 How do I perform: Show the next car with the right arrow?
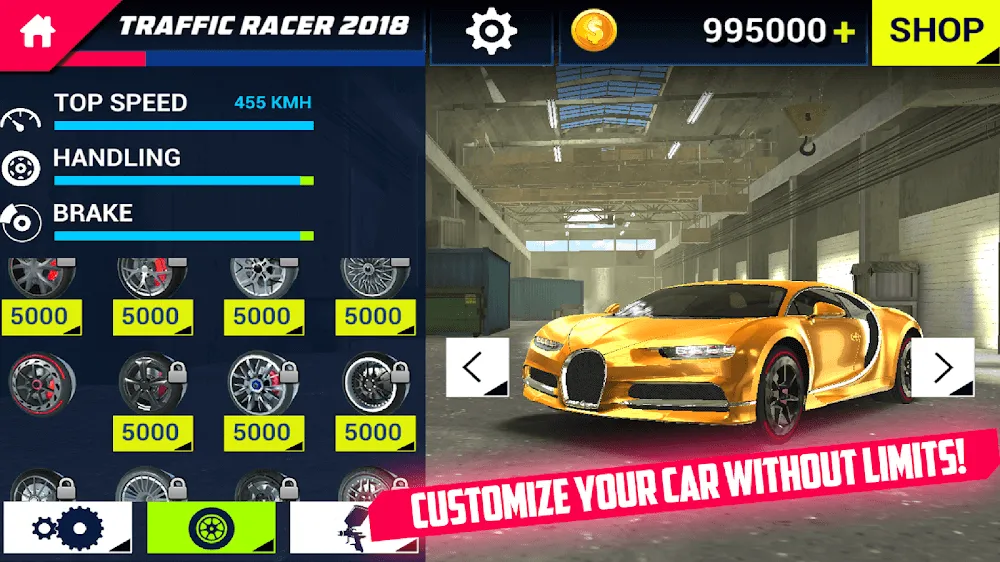click(x=942, y=367)
